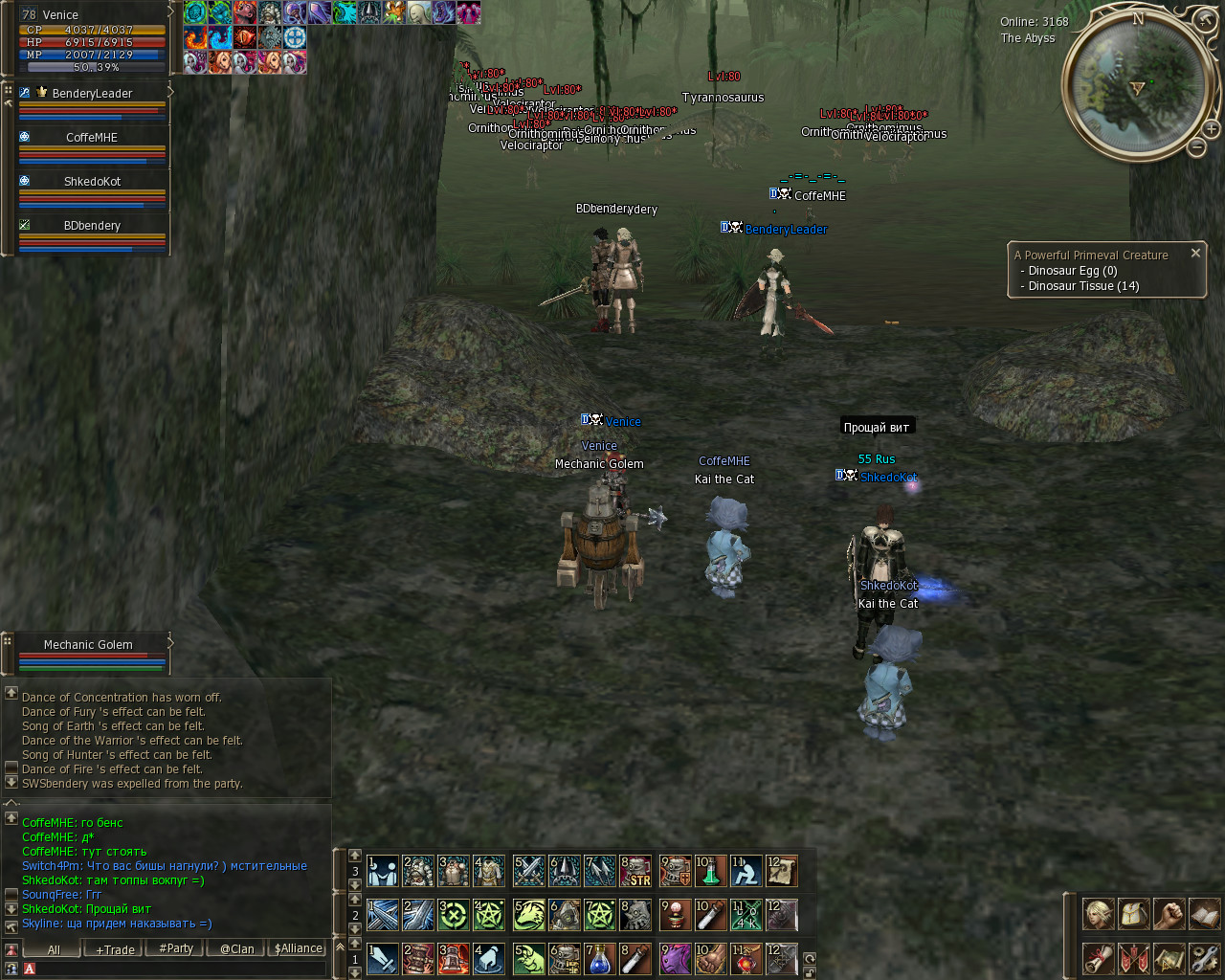Show the $Alliance chat tab
Viewport: 1225px width, 980px height.
299,948
